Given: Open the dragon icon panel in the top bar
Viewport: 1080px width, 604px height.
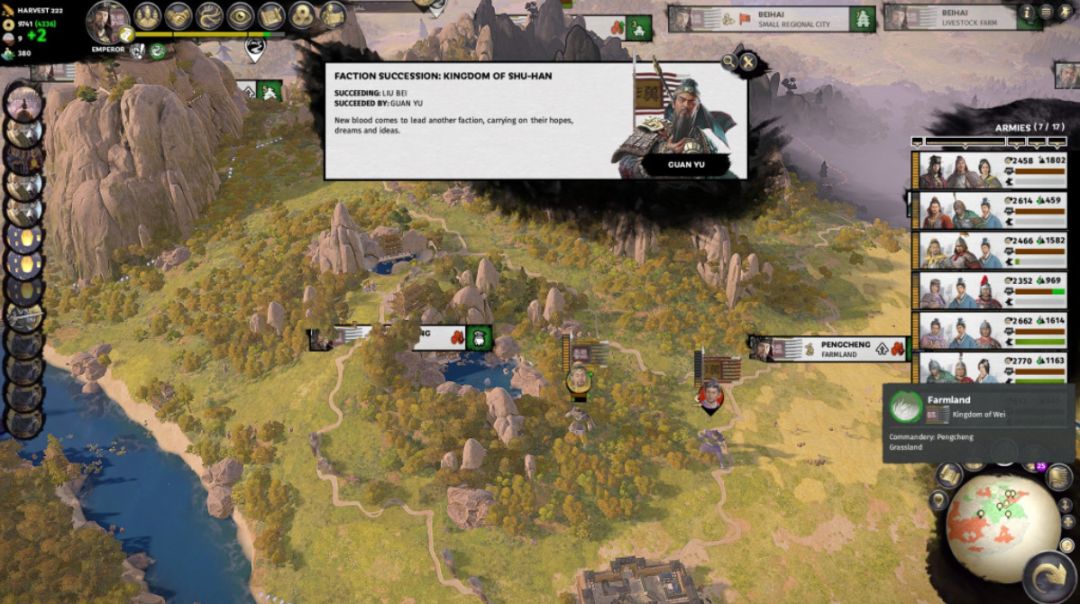Looking at the screenshot, I should tap(209, 16).
